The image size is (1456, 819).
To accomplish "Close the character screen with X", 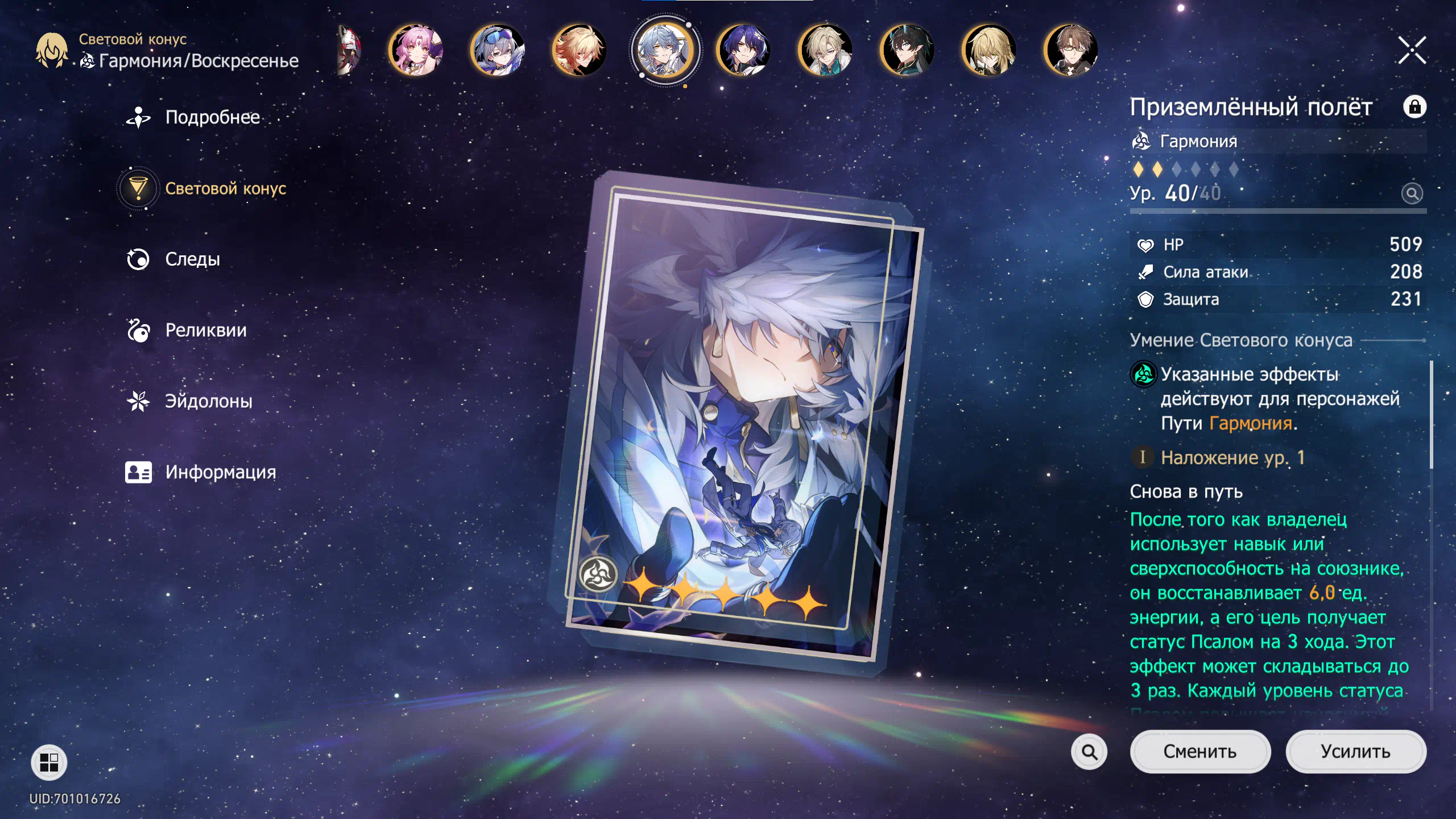I will pyautogui.click(x=1412, y=51).
